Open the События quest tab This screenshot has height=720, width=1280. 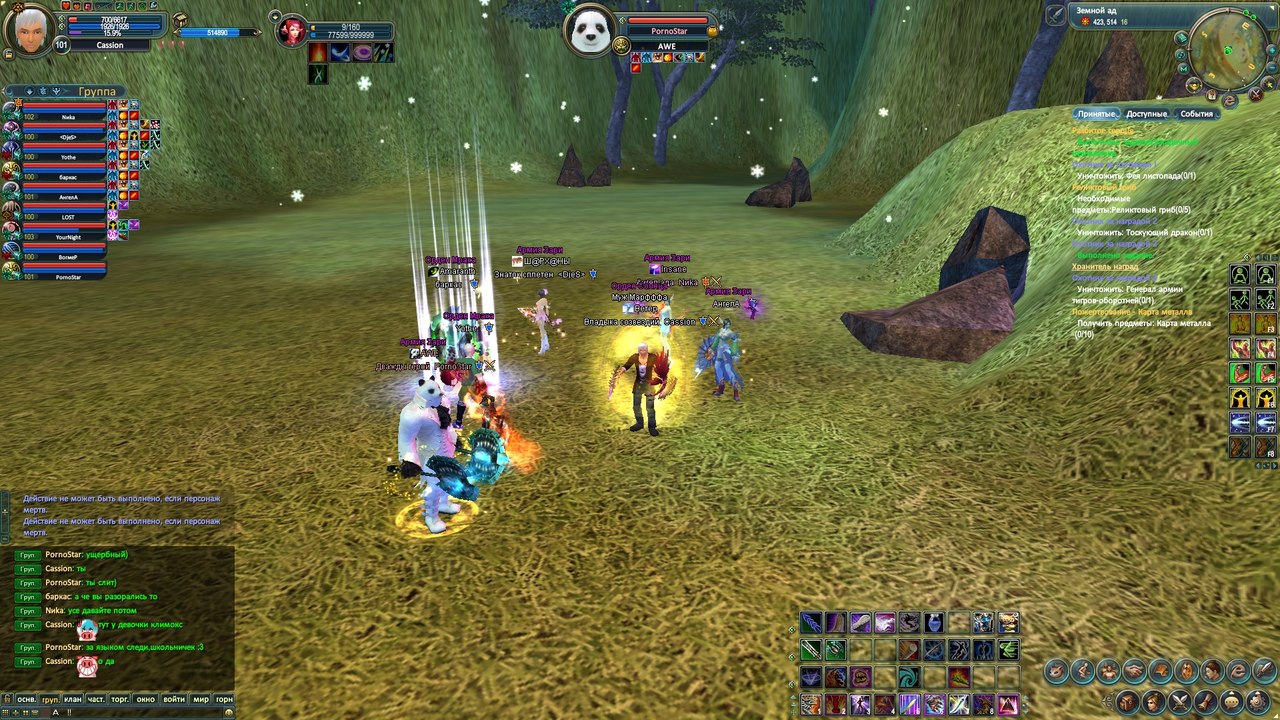pos(1196,114)
